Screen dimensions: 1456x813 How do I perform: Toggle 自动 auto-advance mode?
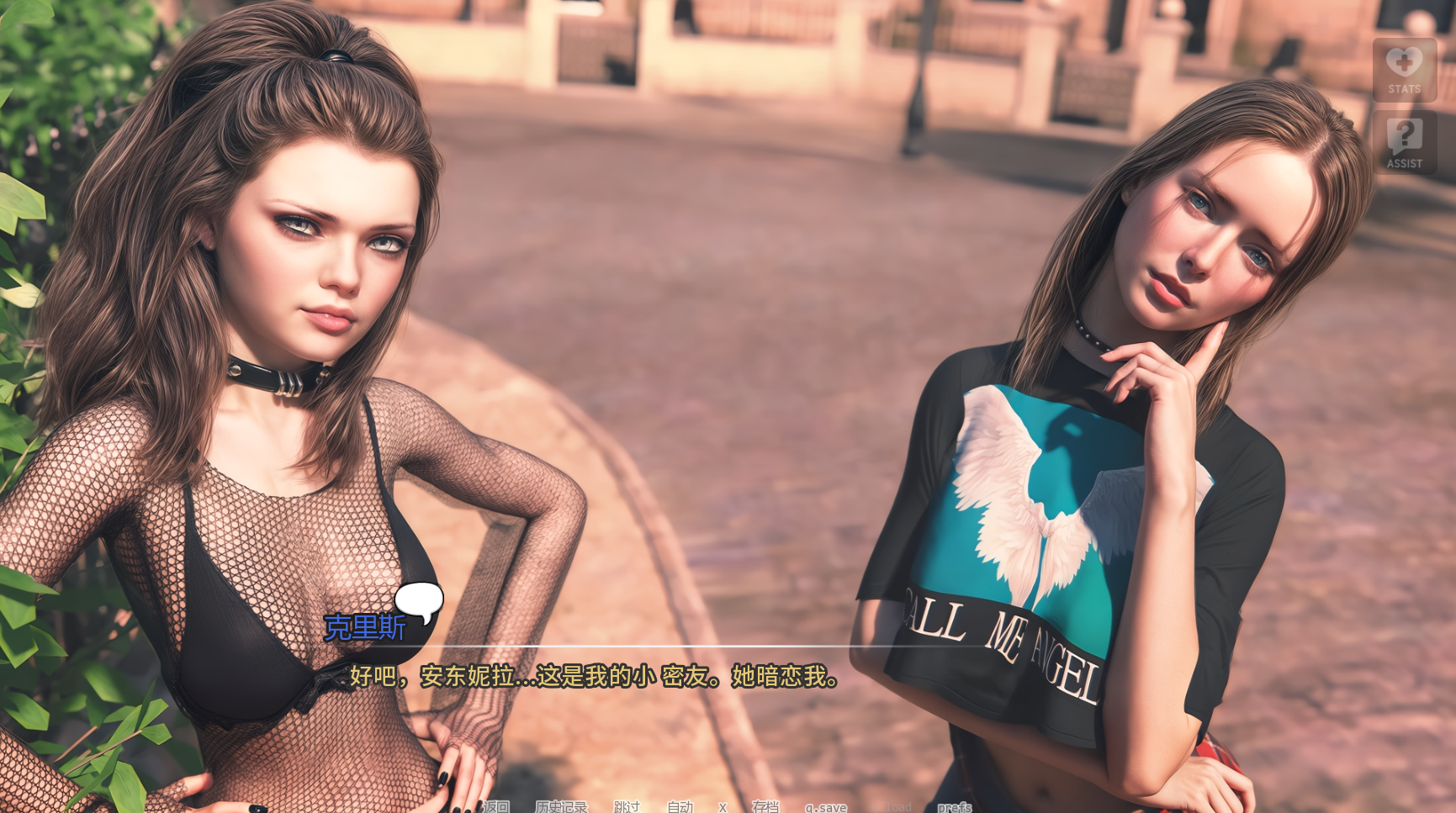tap(680, 806)
